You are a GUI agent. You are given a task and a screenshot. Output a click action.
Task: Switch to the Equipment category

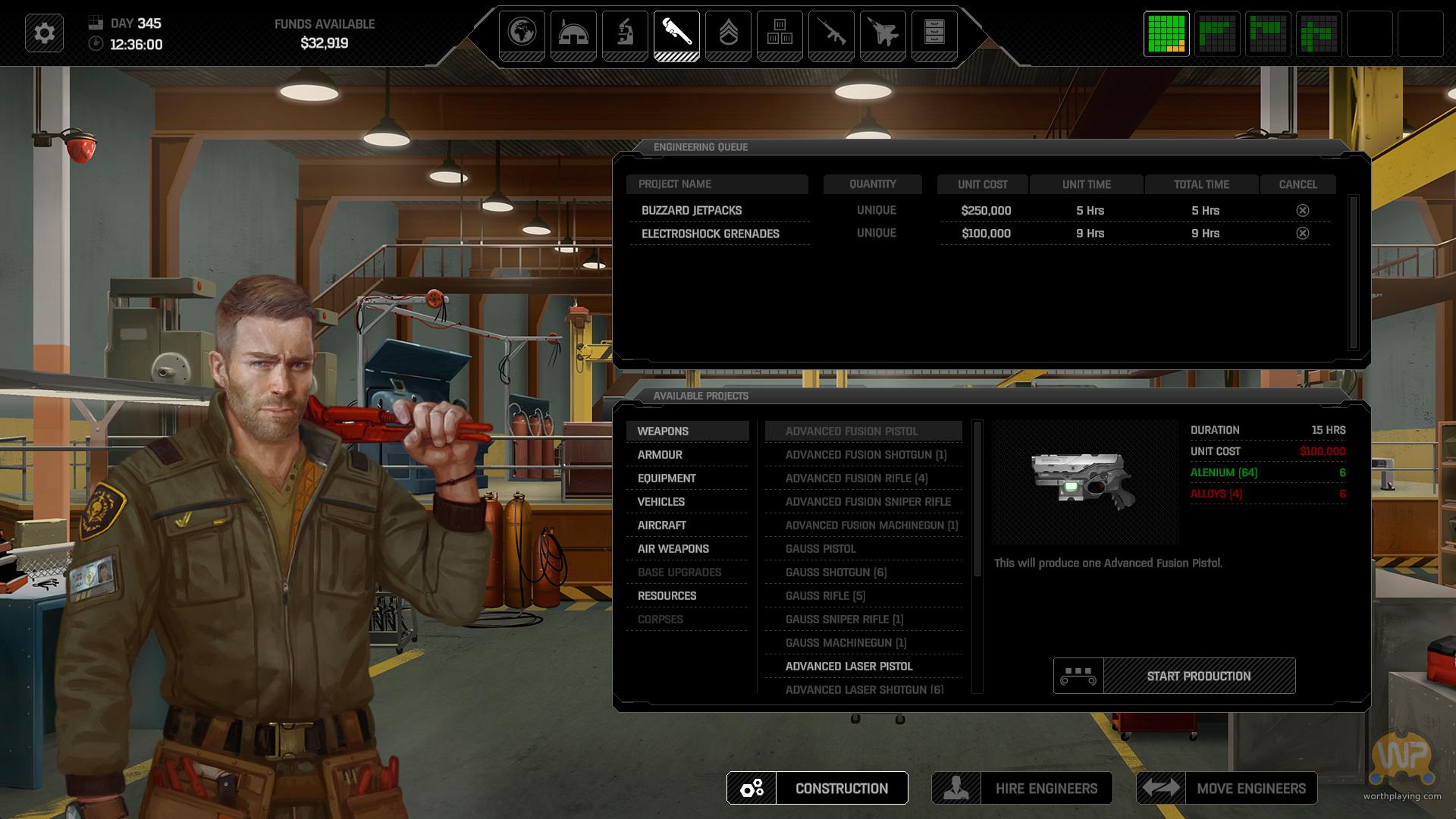pos(667,478)
